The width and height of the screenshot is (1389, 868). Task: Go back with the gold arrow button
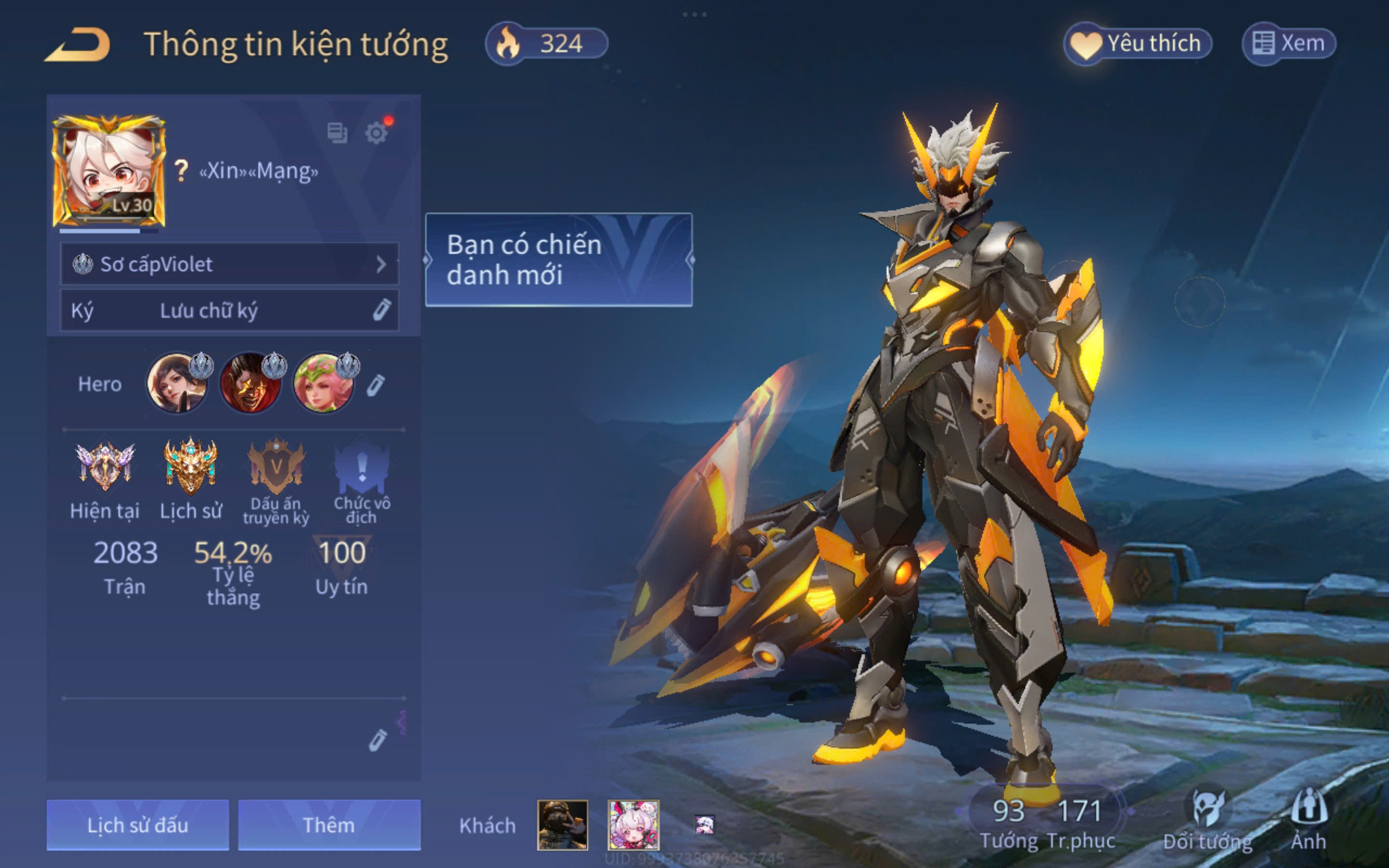point(78,44)
